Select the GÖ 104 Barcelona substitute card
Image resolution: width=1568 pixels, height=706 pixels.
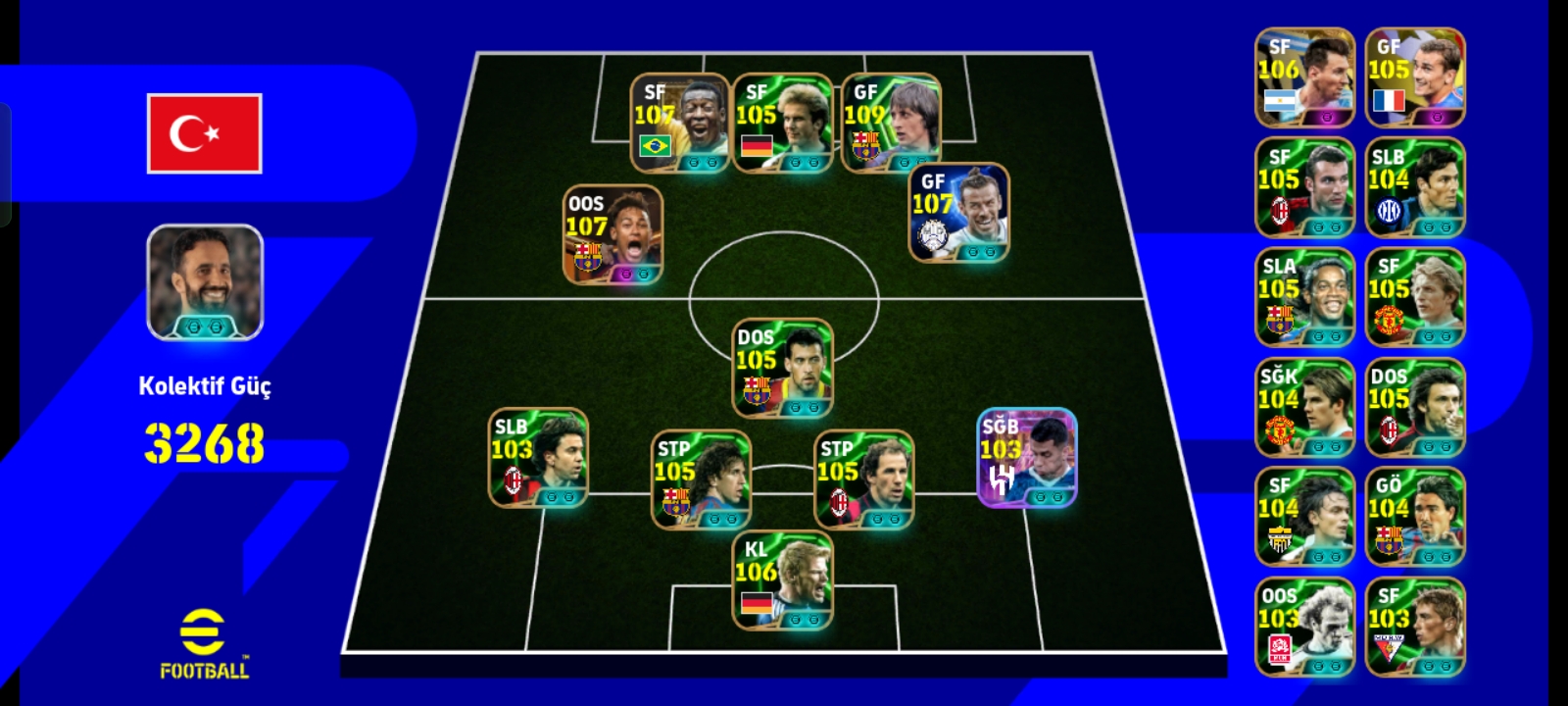(1414, 517)
